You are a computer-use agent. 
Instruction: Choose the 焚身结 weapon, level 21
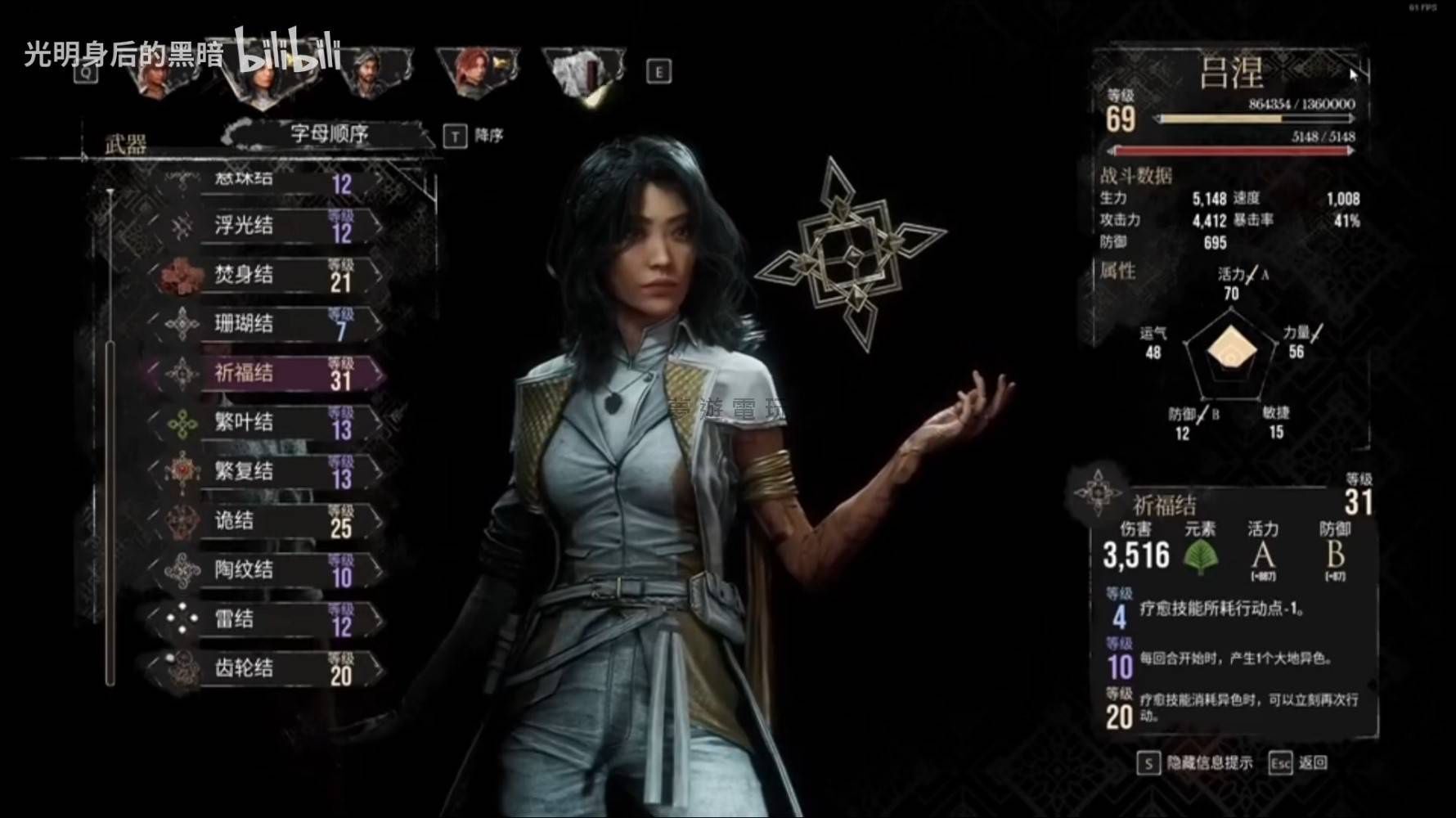[x=270, y=275]
